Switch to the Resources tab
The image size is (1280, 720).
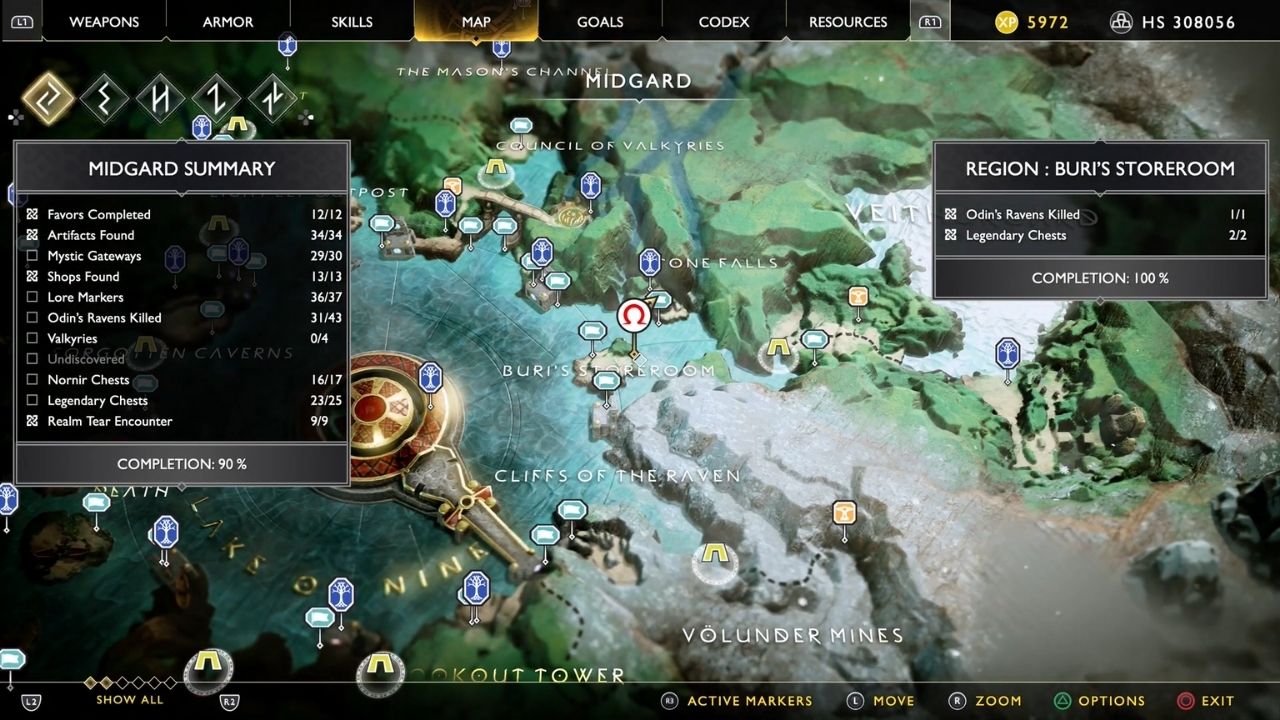(x=848, y=22)
